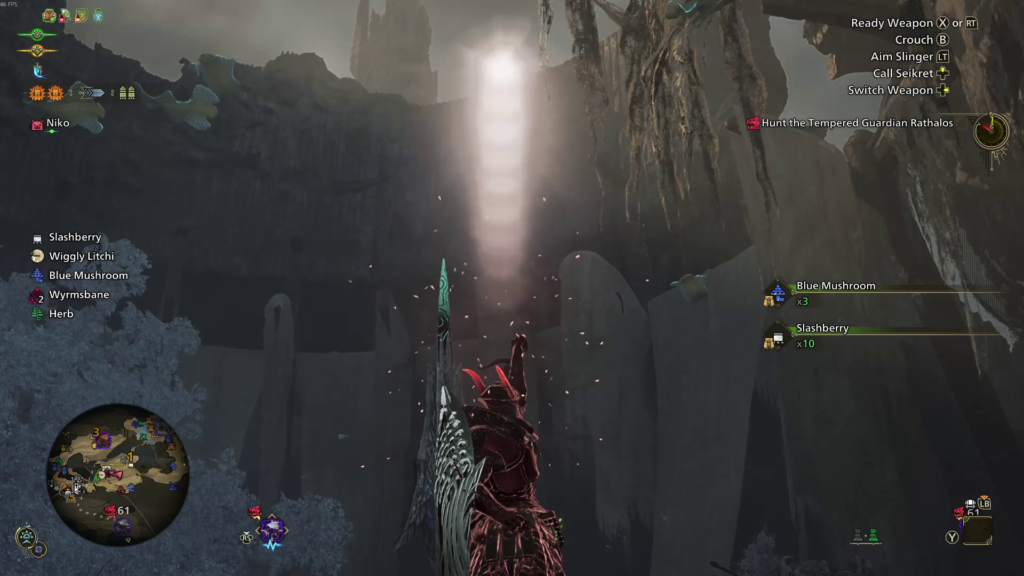Select the player name Niko
The height and width of the screenshot is (576, 1024).
[56, 124]
